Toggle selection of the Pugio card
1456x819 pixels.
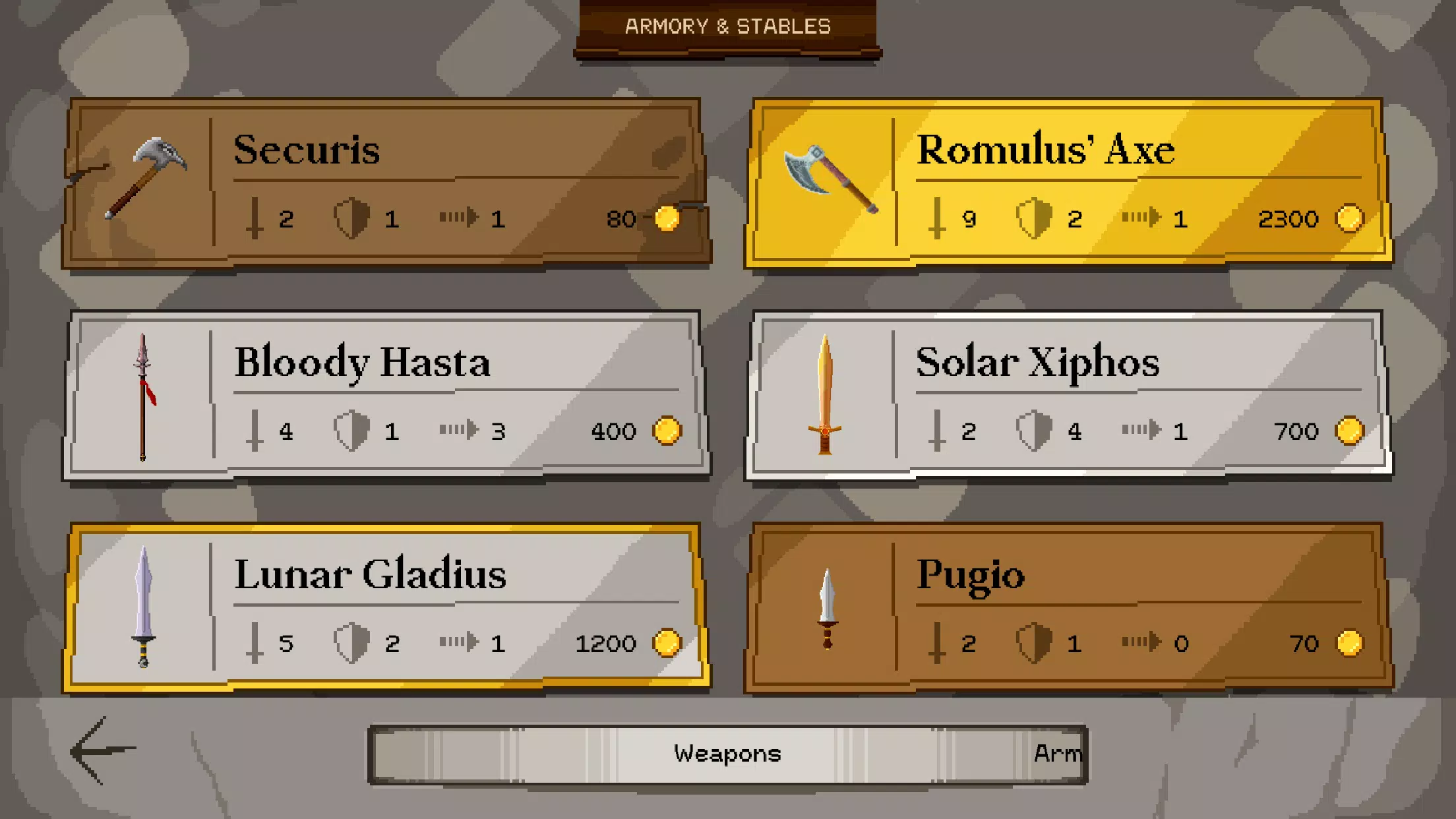1068,607
